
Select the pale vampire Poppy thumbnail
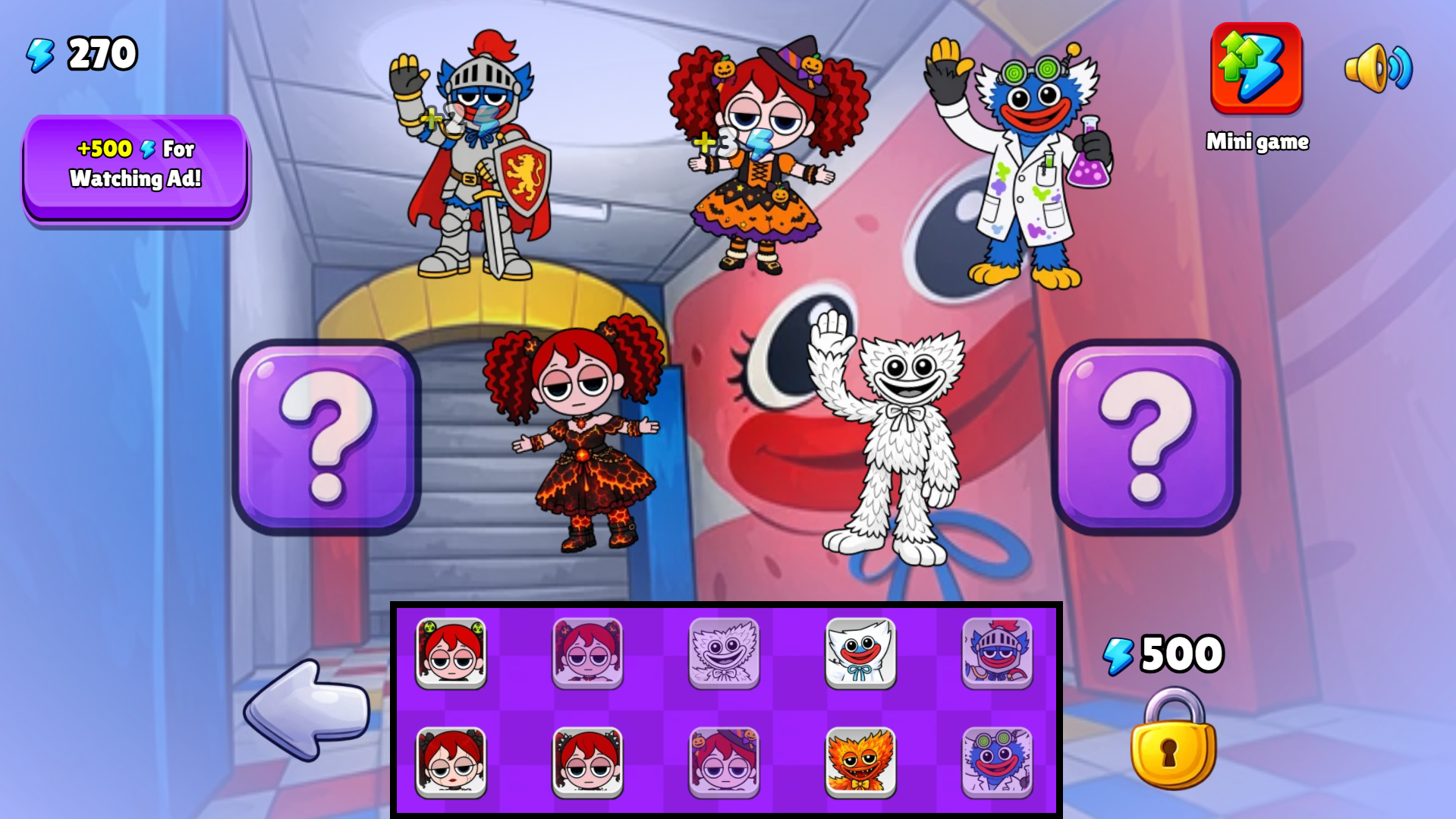tap(588, 654)
